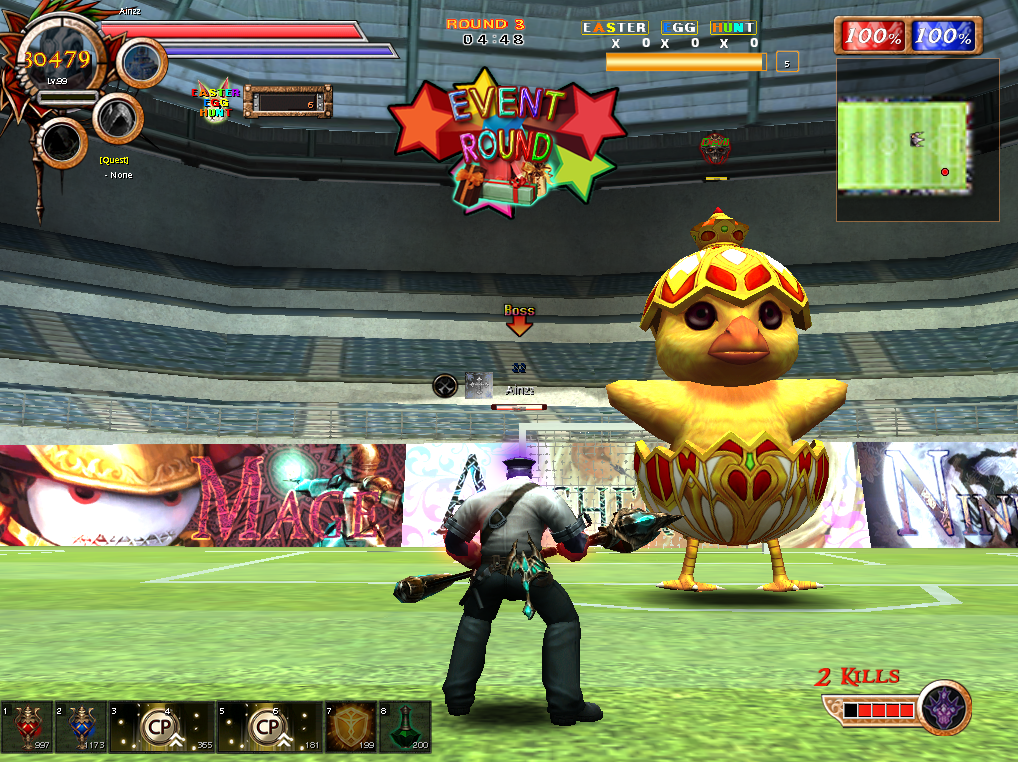Image resolution: width=1018 pixels, height=762 pixels.
Task: Select the Easter Egg Hunt event icon
Action: tap(214, 100)
